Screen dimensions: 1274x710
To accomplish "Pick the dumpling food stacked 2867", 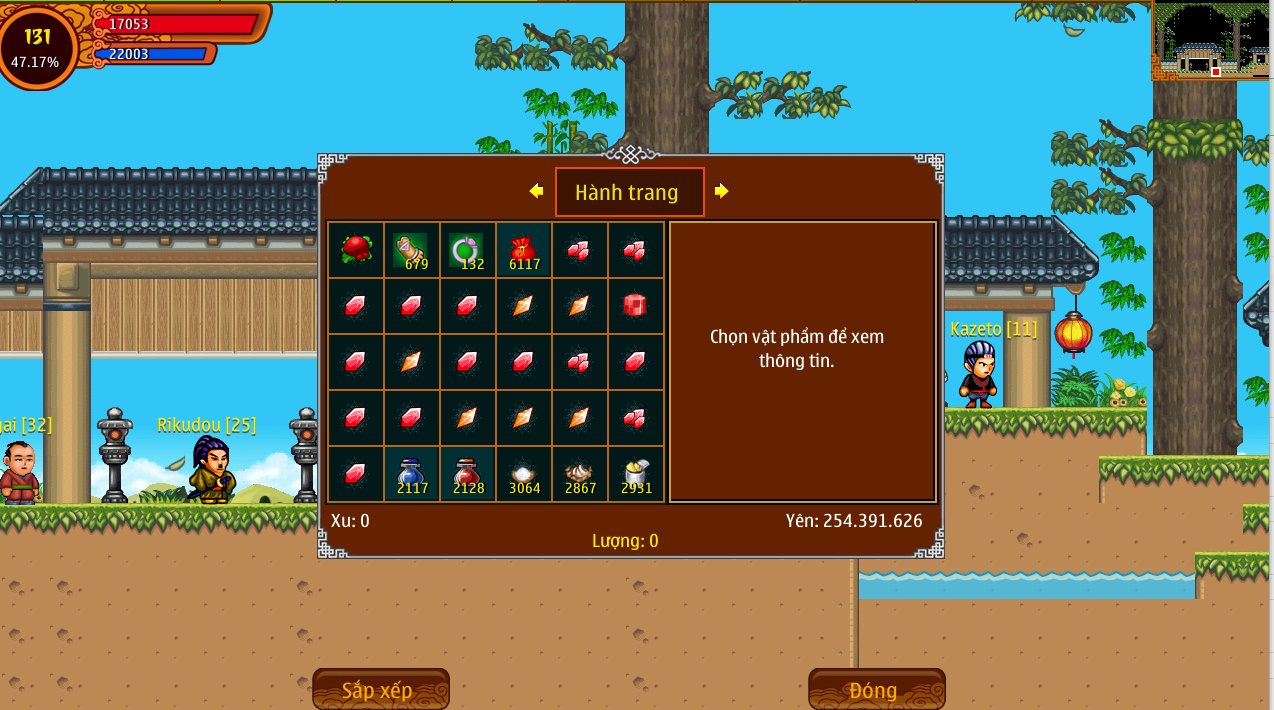I will pyautogui.click(x=579, y=475).
